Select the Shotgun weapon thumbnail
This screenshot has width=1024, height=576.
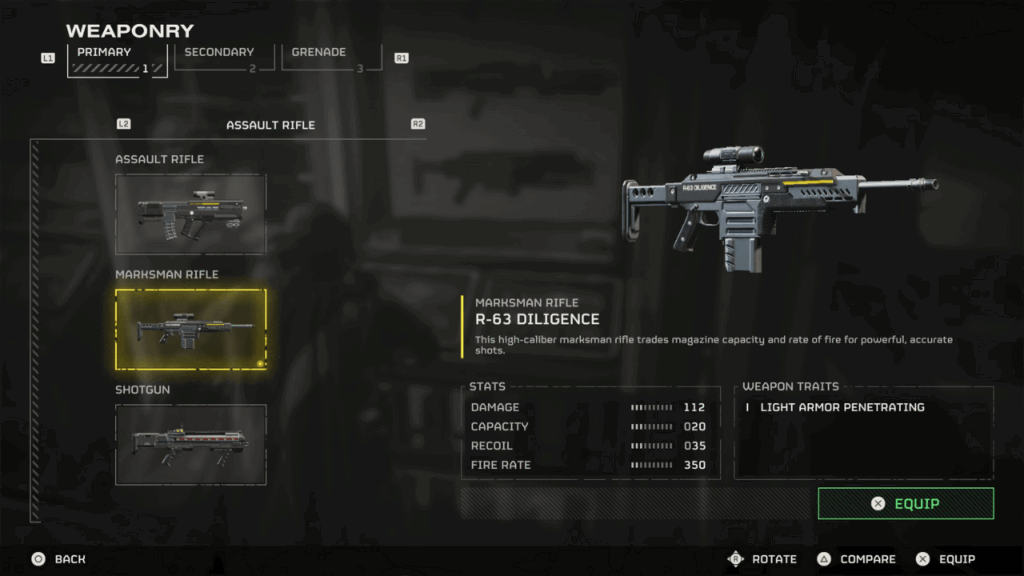191,444
